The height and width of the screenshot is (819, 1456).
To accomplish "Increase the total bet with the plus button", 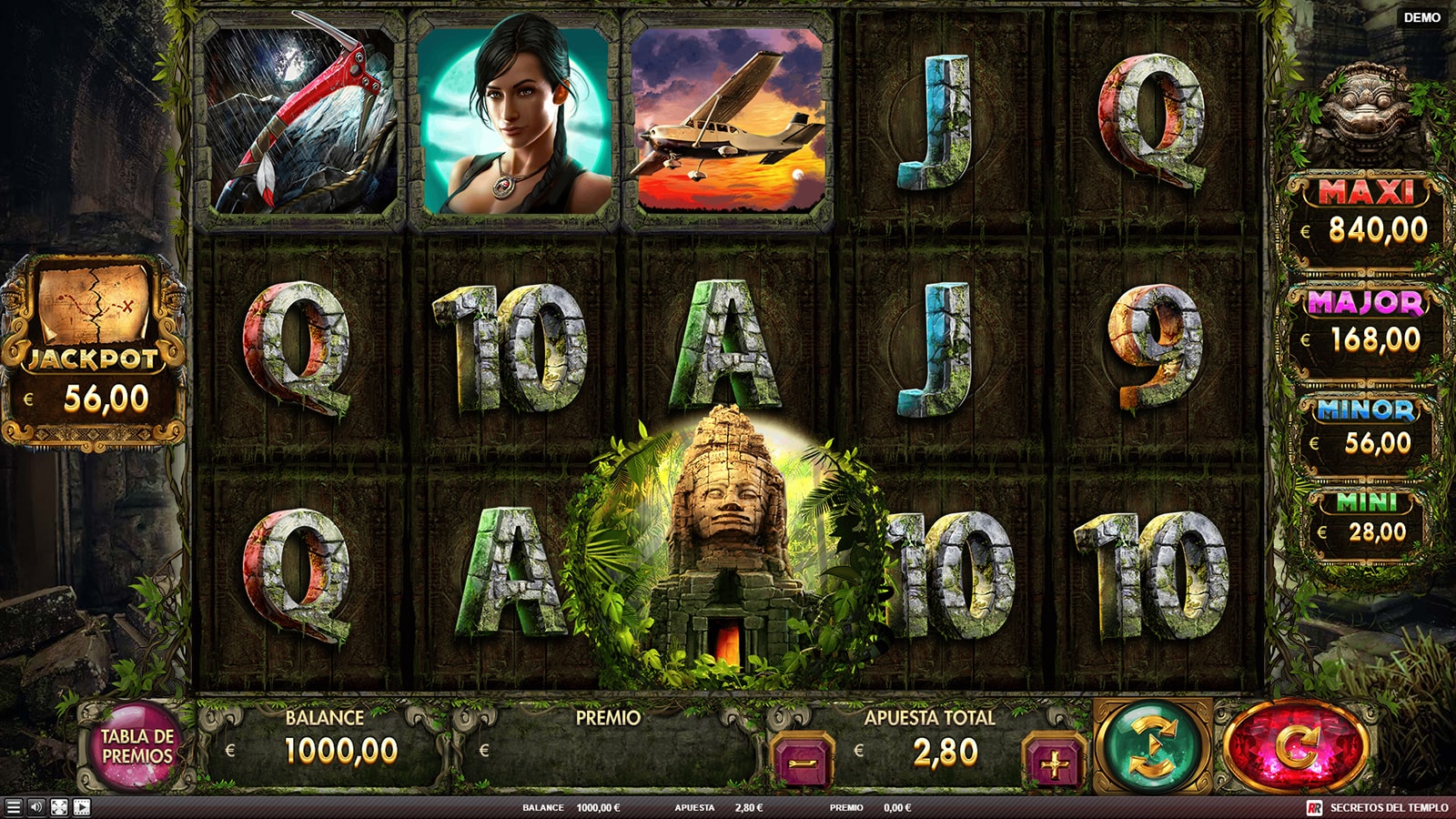I will click(x=1054, y=761).
